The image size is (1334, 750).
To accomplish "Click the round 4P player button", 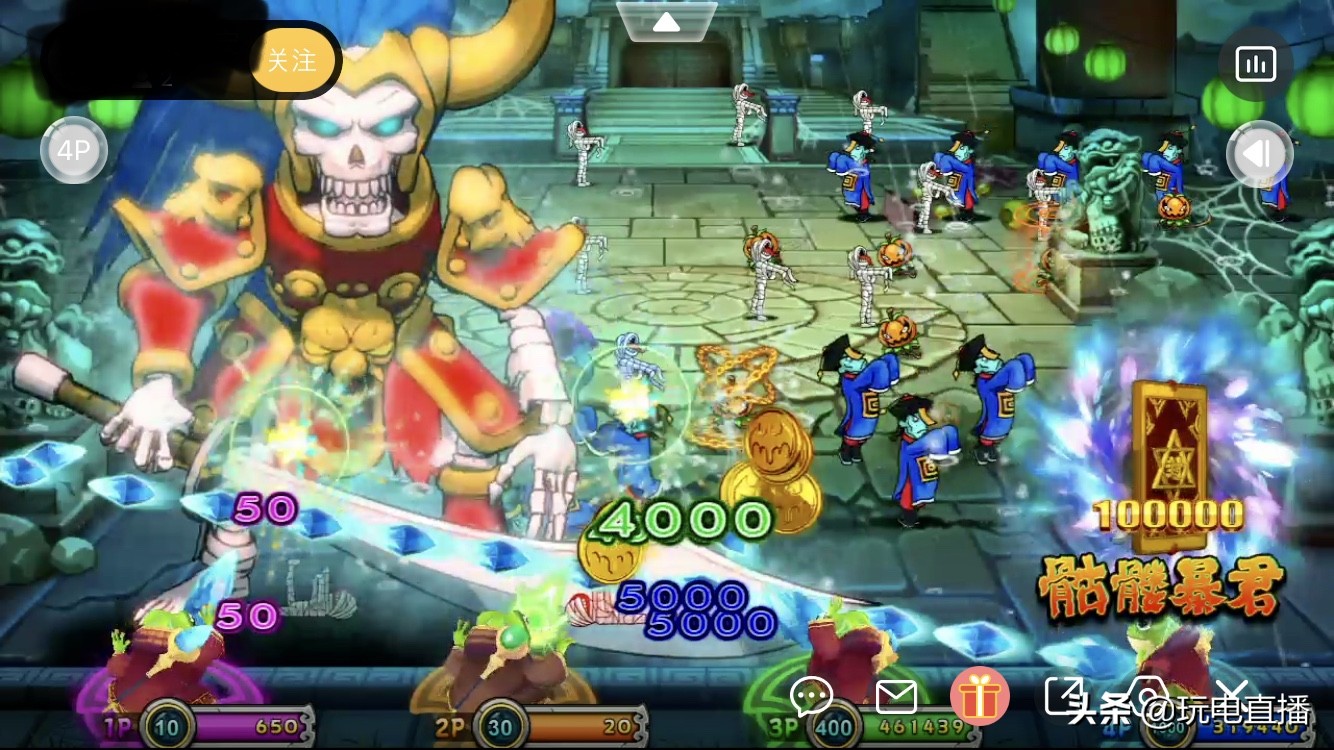I will [73, 151].
